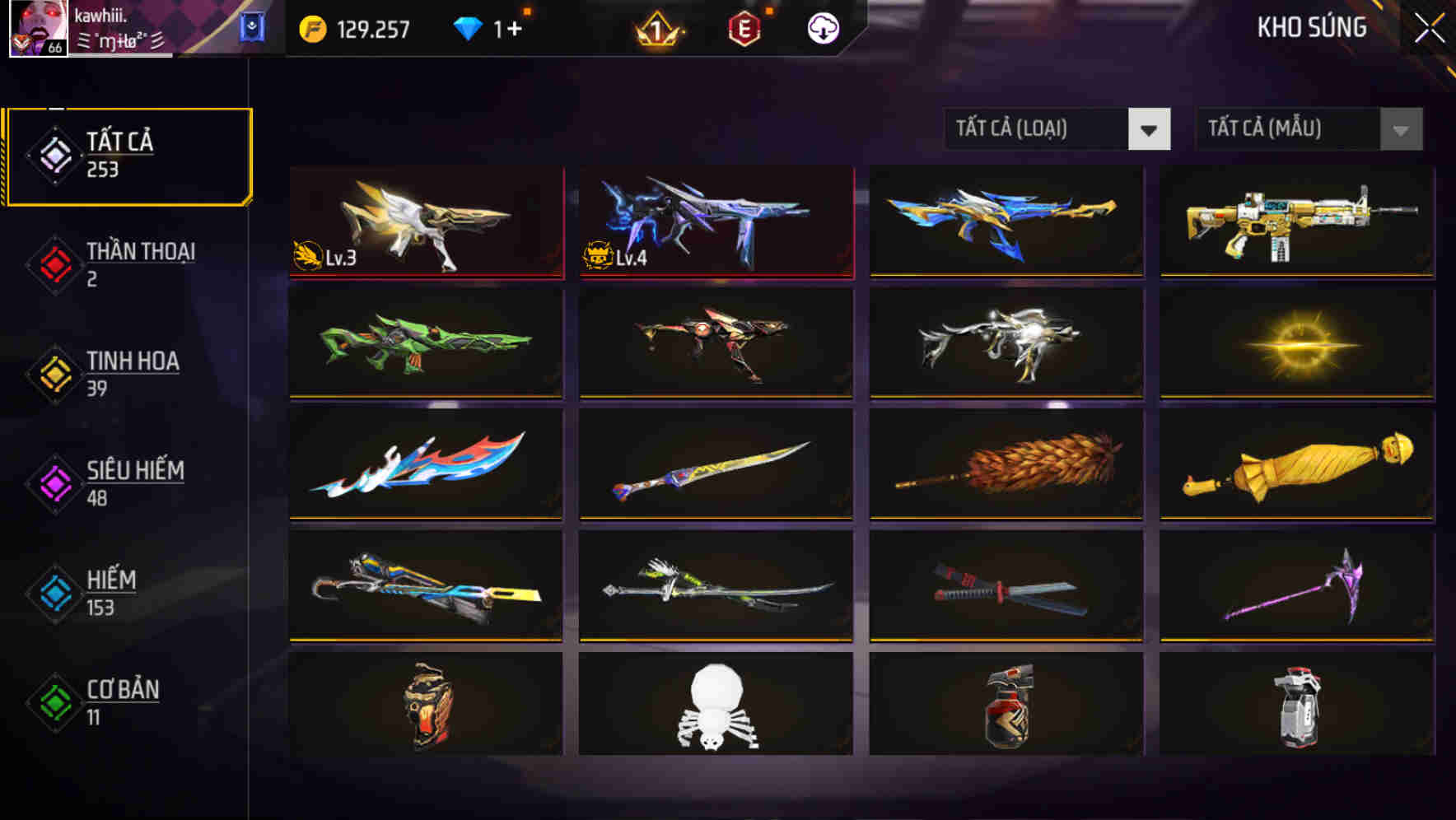Toggle the Lv.4 blue evo weapon selection
This screenshot has width=1456, height=820.
pyautogui.click(x=716, y=222)
